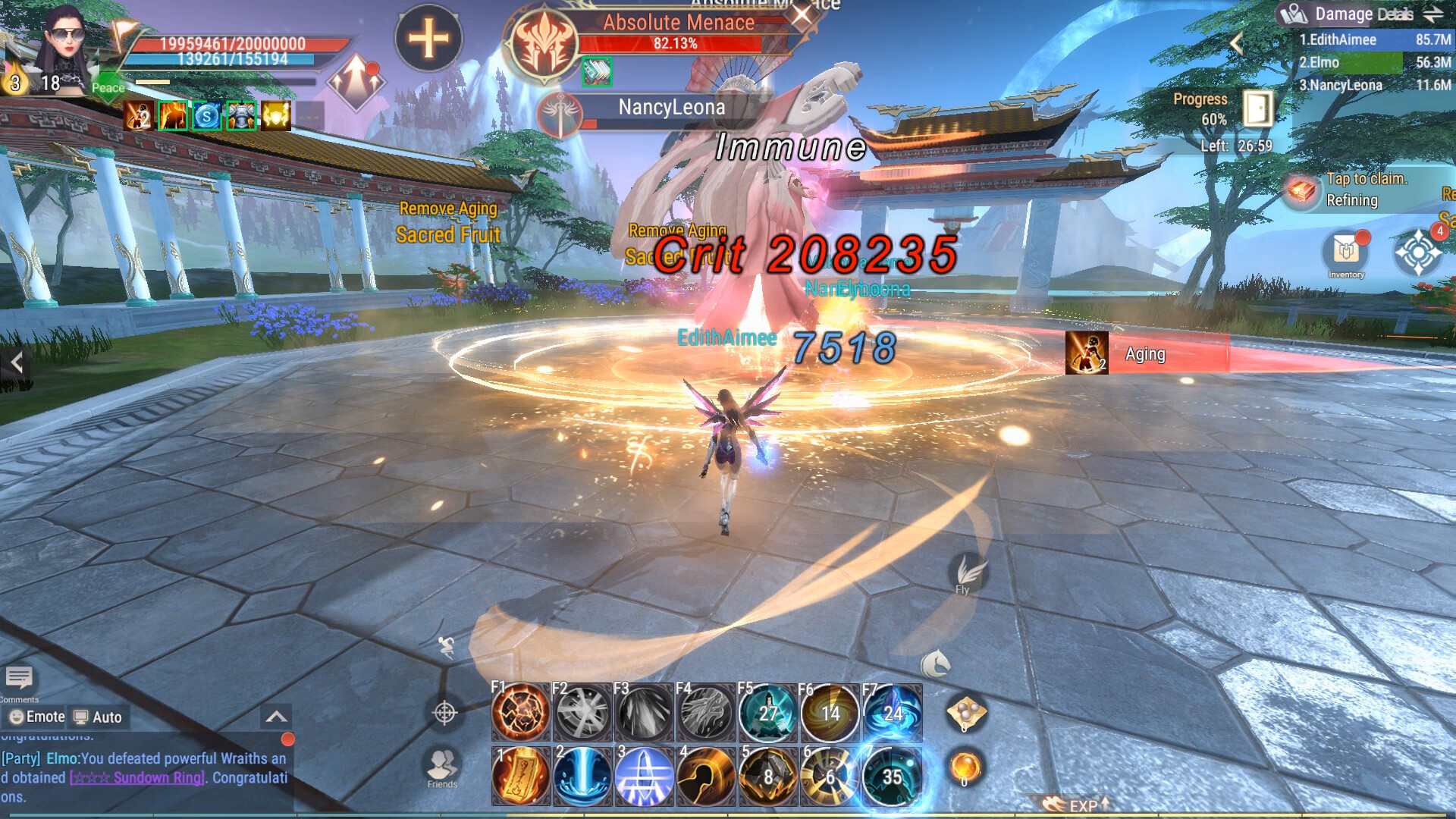
Task: Toggle the sort arrows on Damage Details
Action: click(x=1432, y=13)
